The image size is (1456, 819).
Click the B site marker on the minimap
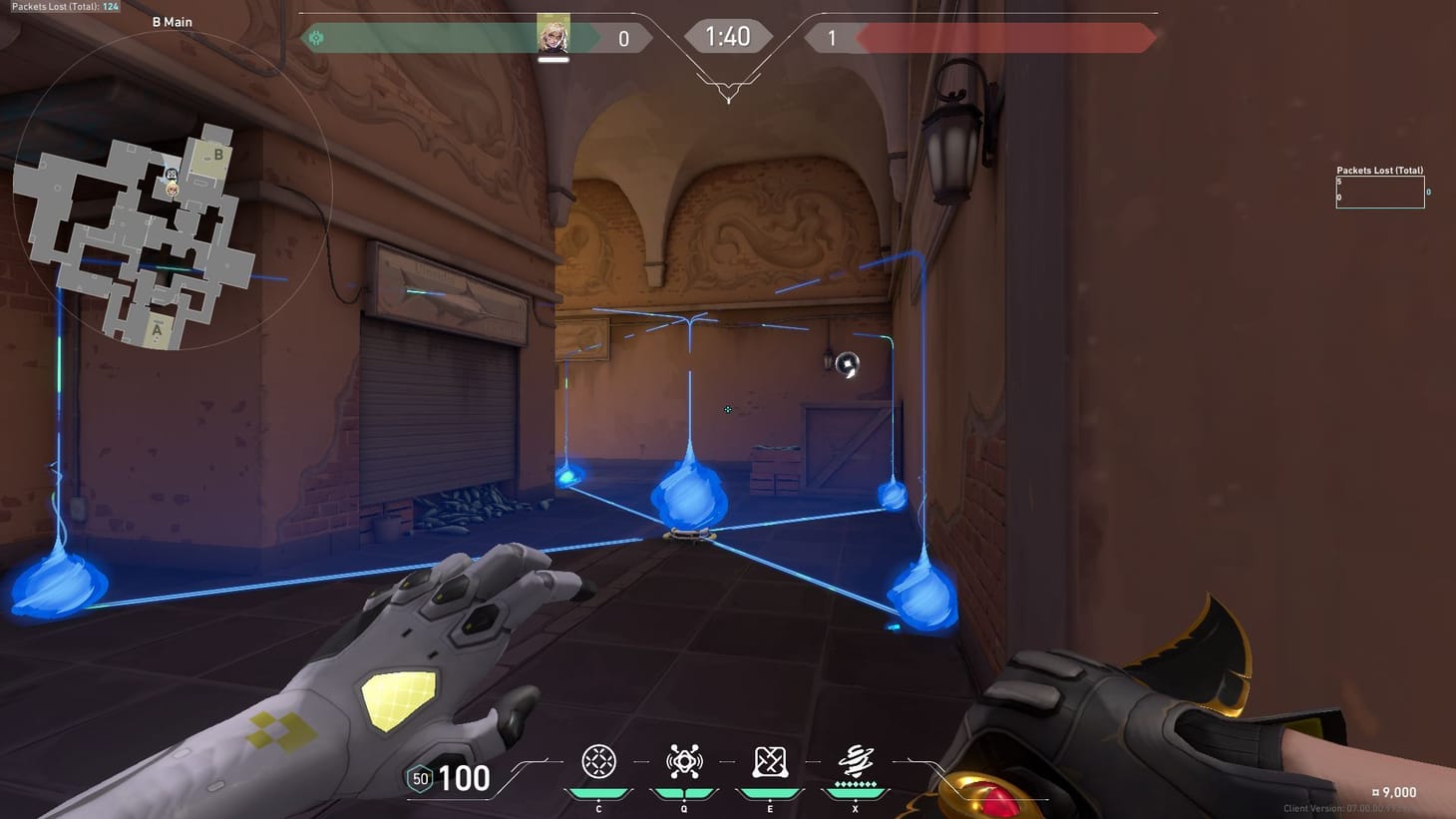(x=219, y=156)
